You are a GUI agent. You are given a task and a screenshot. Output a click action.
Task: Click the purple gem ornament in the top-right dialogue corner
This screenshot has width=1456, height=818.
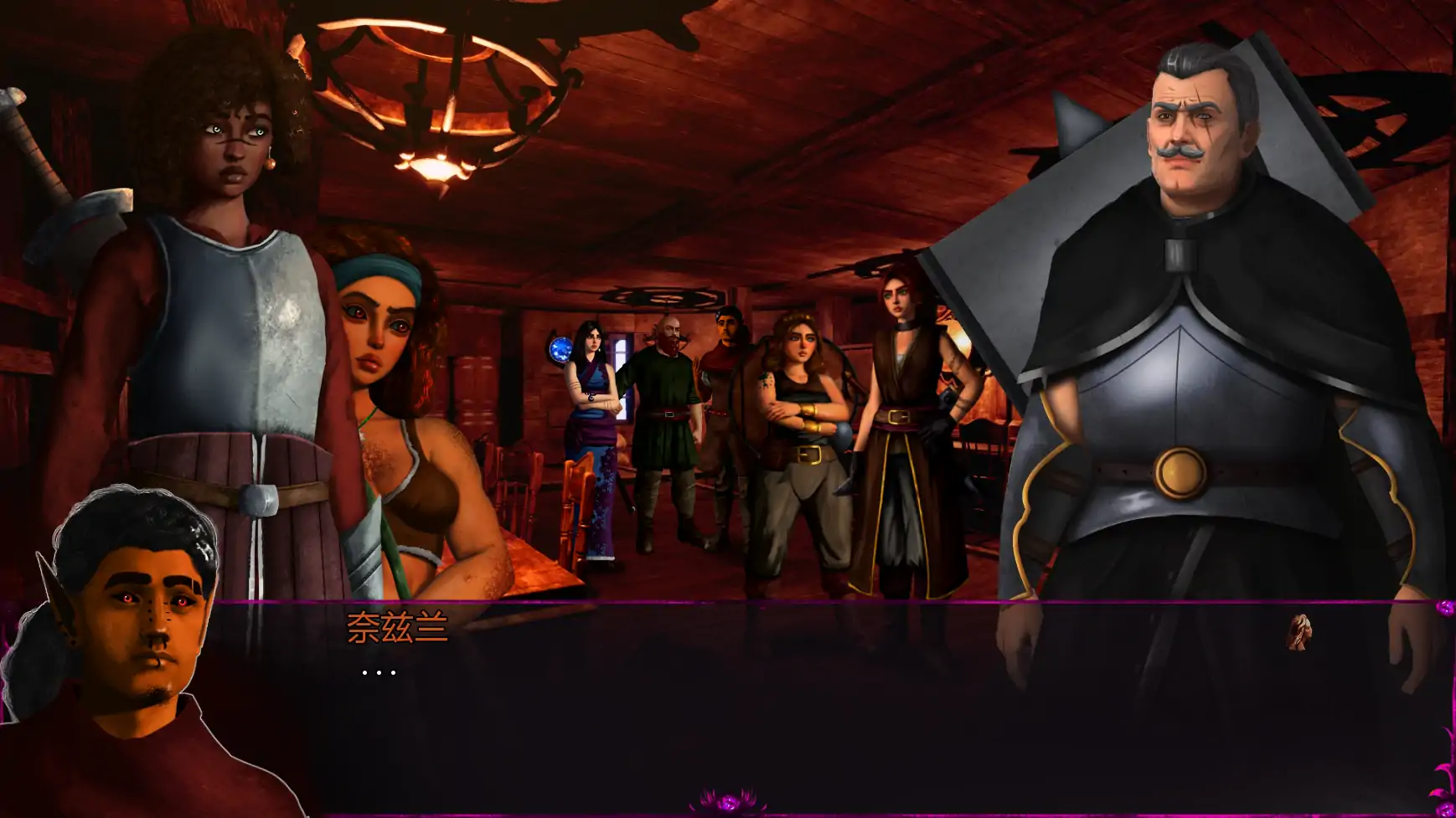(1445, 609)
